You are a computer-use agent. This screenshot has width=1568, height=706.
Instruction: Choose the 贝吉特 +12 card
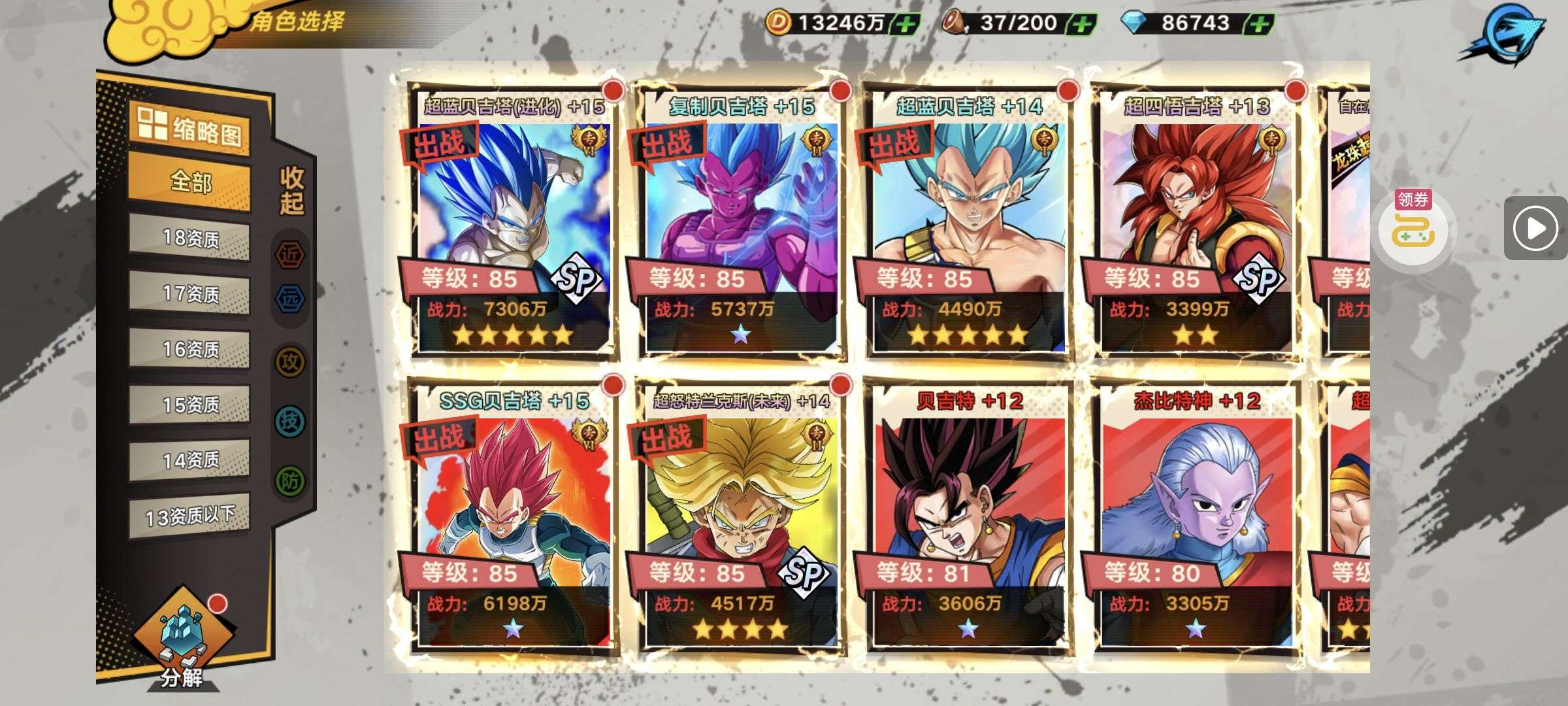[968, 516]
